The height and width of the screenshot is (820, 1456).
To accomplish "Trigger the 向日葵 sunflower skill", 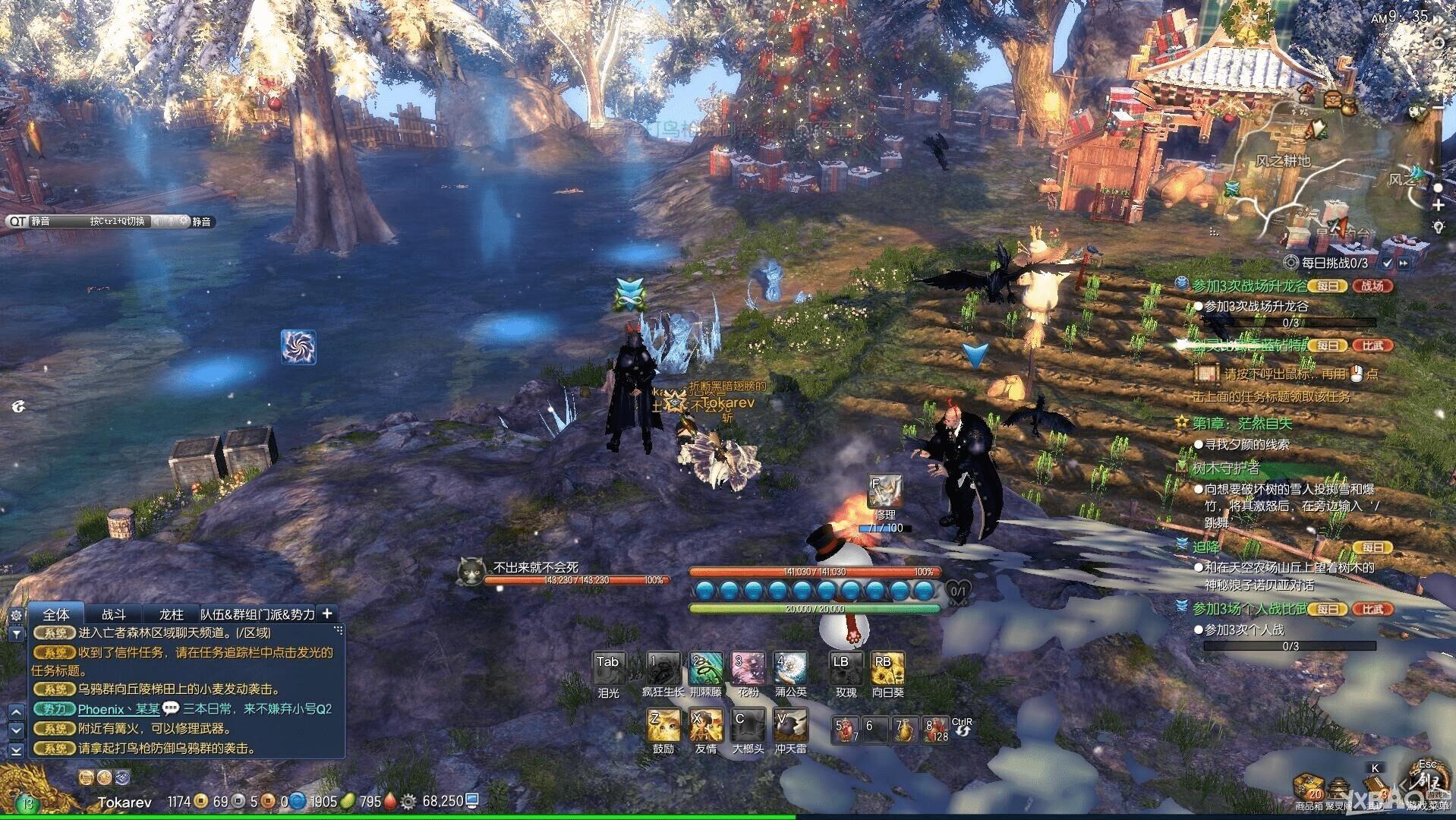I will (x=887, y=668).
